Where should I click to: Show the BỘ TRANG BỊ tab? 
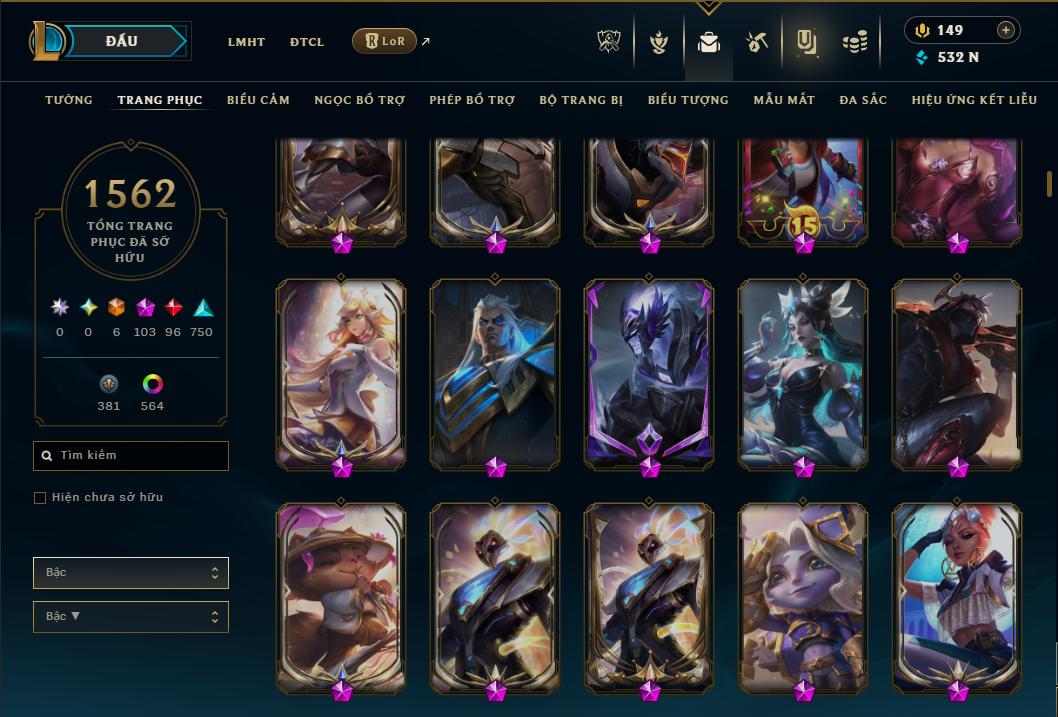click(581, 100)
